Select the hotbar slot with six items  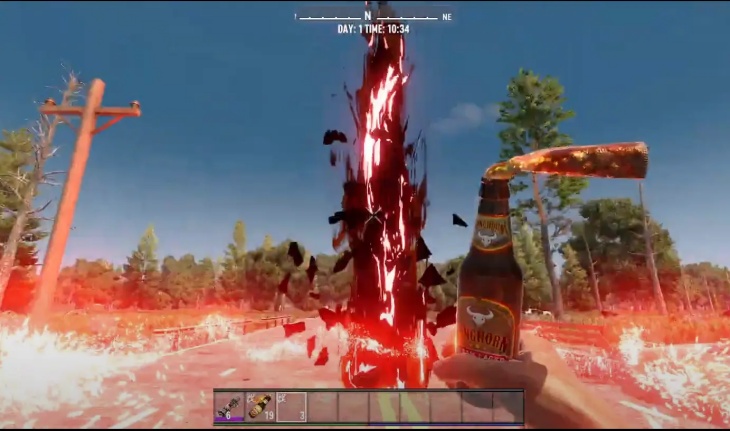tap(229, 406)
